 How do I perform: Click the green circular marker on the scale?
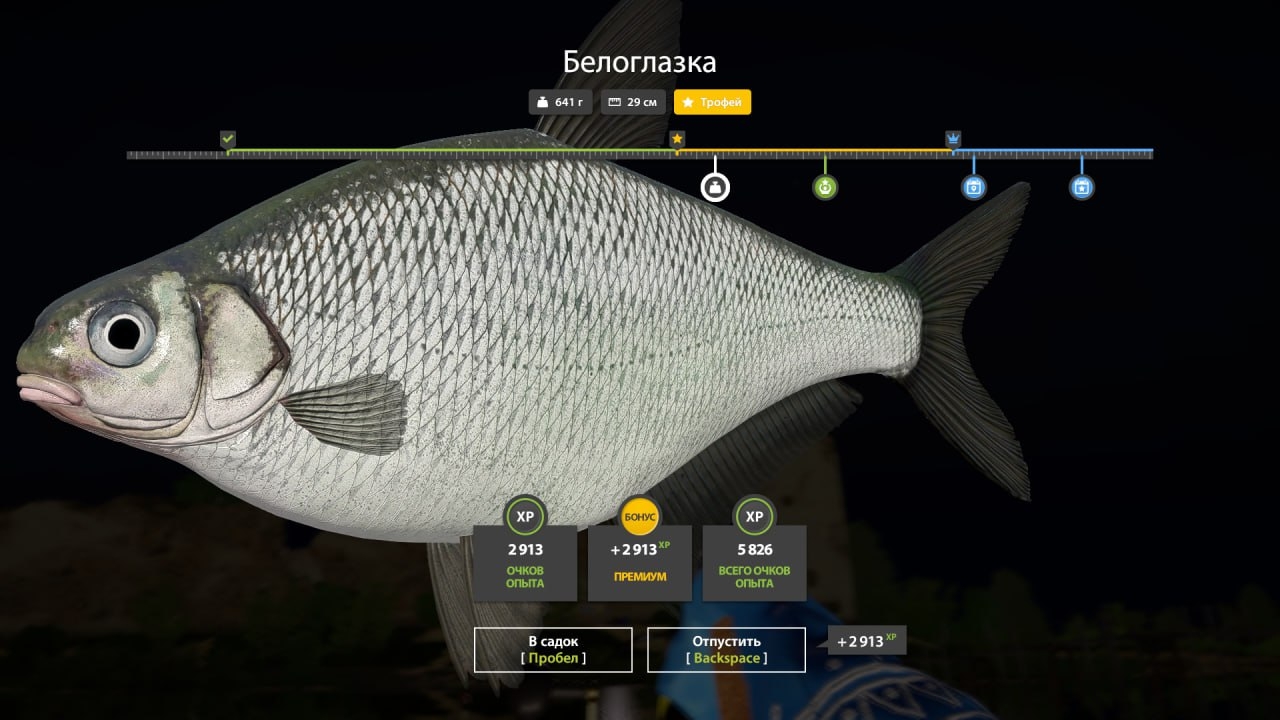point(825,187)
